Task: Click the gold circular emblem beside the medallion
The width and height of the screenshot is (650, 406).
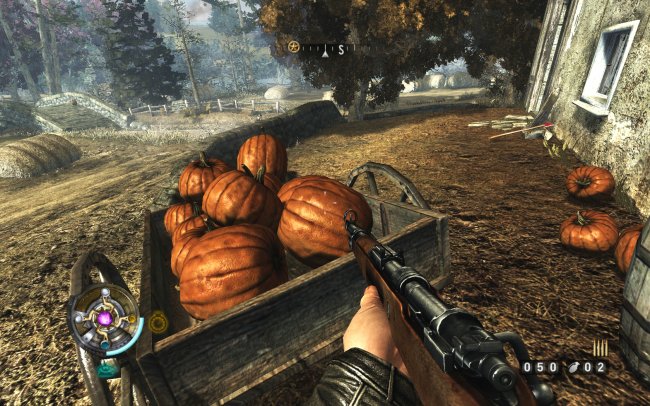Action: [x=158, y=322]
